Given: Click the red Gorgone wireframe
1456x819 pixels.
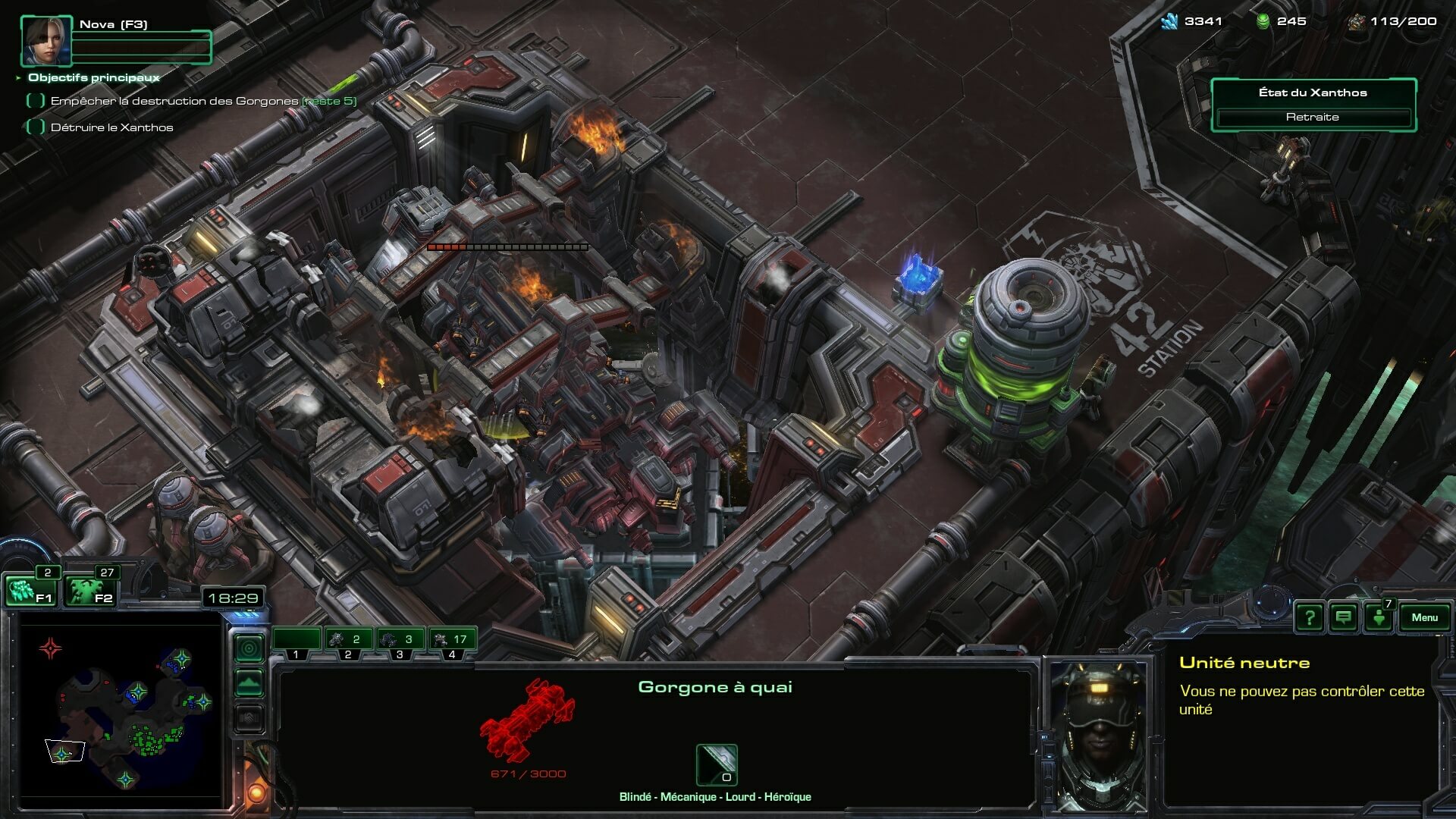Looking at the screenshot, I should pos(528,720).
